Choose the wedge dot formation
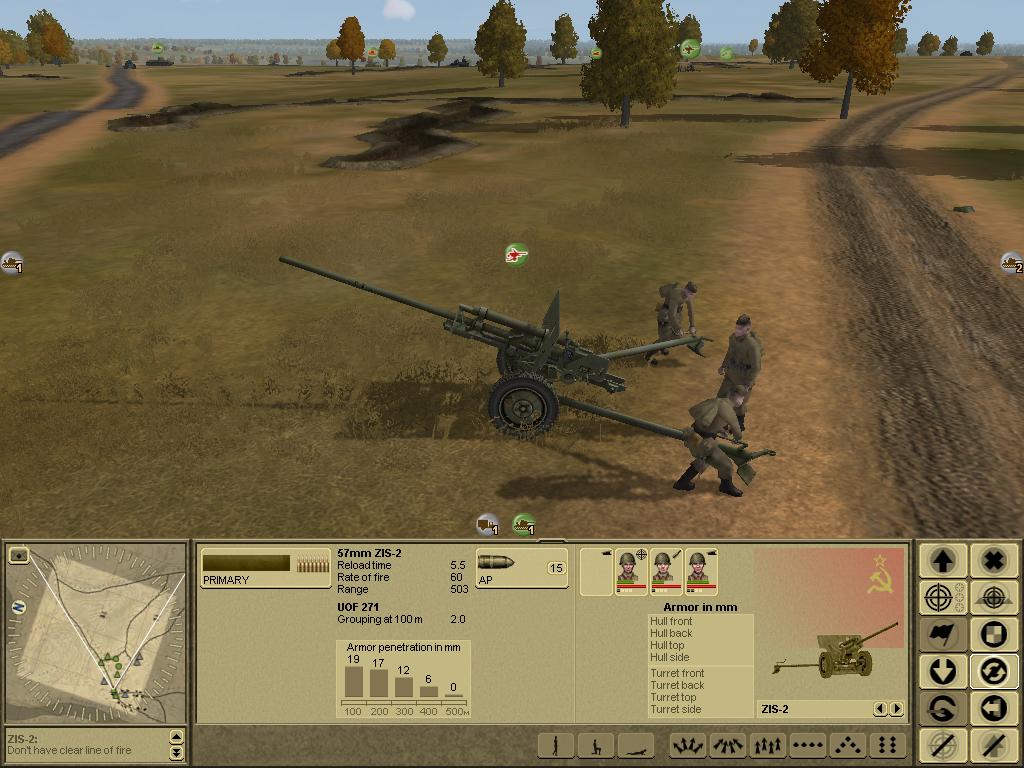The image size is (1024, 768). click(847, 745)
